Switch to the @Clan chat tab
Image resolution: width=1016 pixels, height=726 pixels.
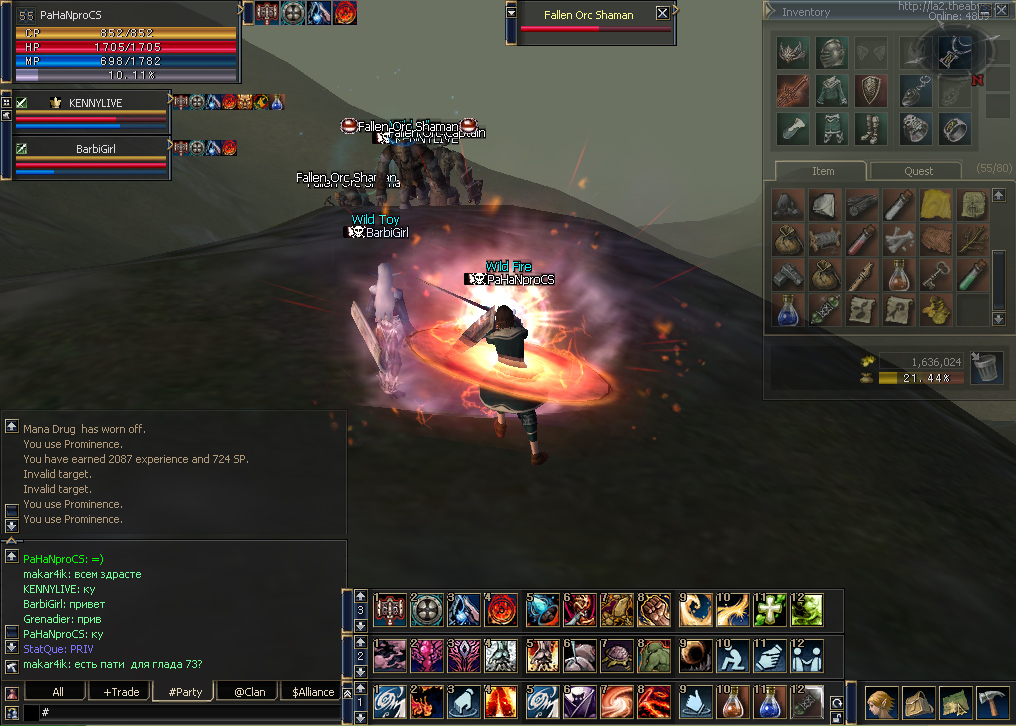coord(249,692)
